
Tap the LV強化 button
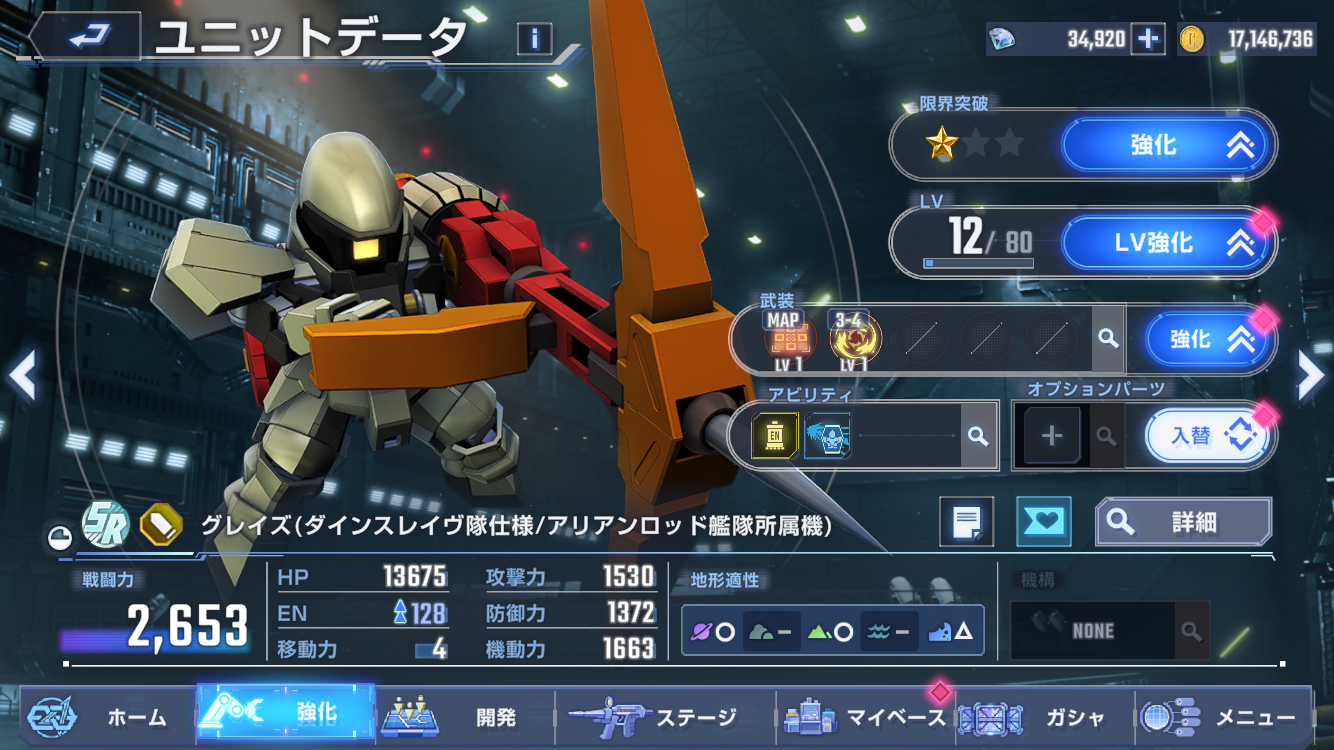pyautogui.click(x=1167, y=242)
